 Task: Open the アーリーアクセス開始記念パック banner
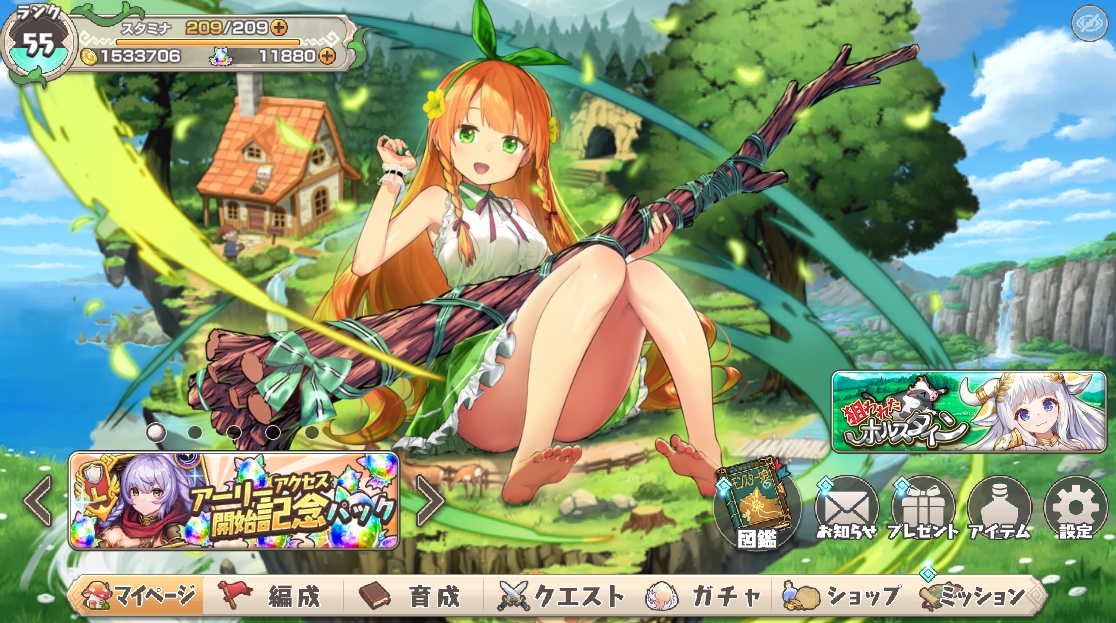(233, 501)
